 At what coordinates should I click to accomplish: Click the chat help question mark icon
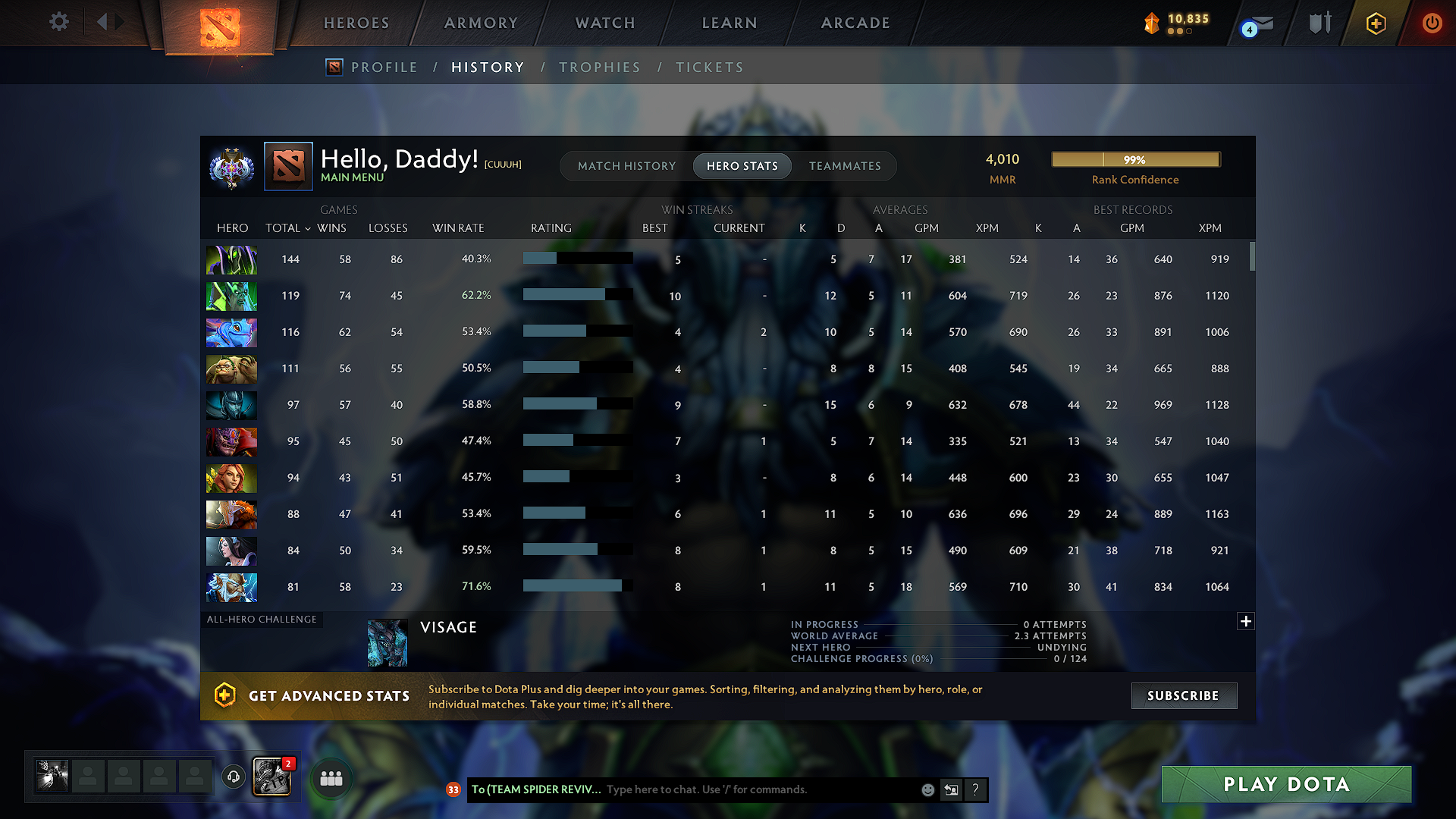point(975,789)
